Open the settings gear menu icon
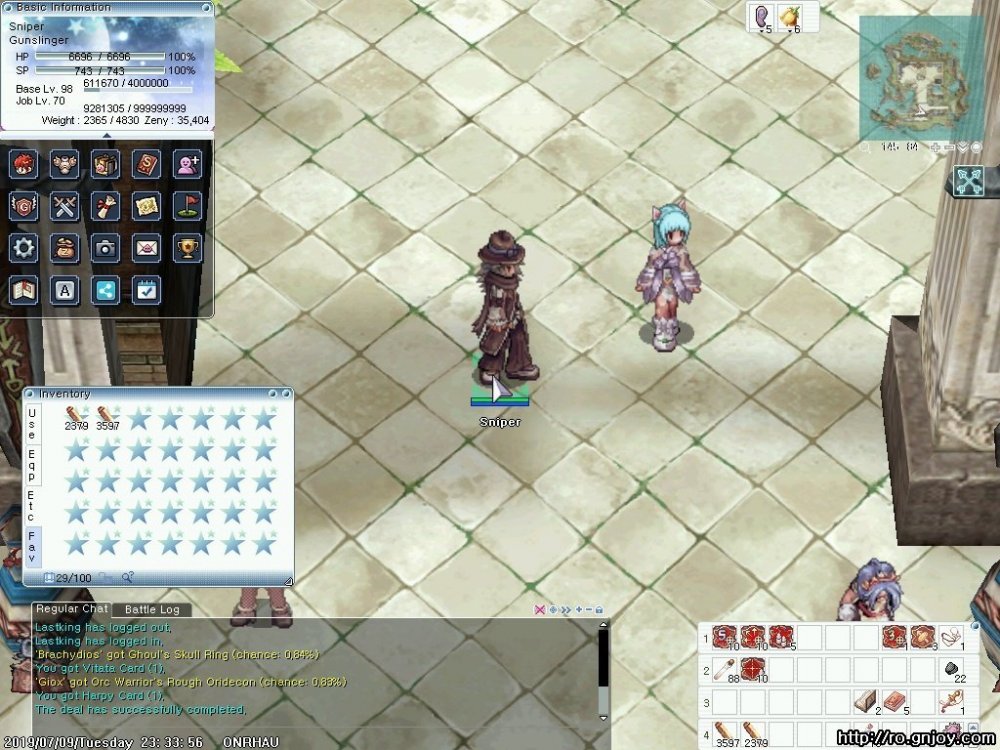1000x750 pixels. pos(24,247)
